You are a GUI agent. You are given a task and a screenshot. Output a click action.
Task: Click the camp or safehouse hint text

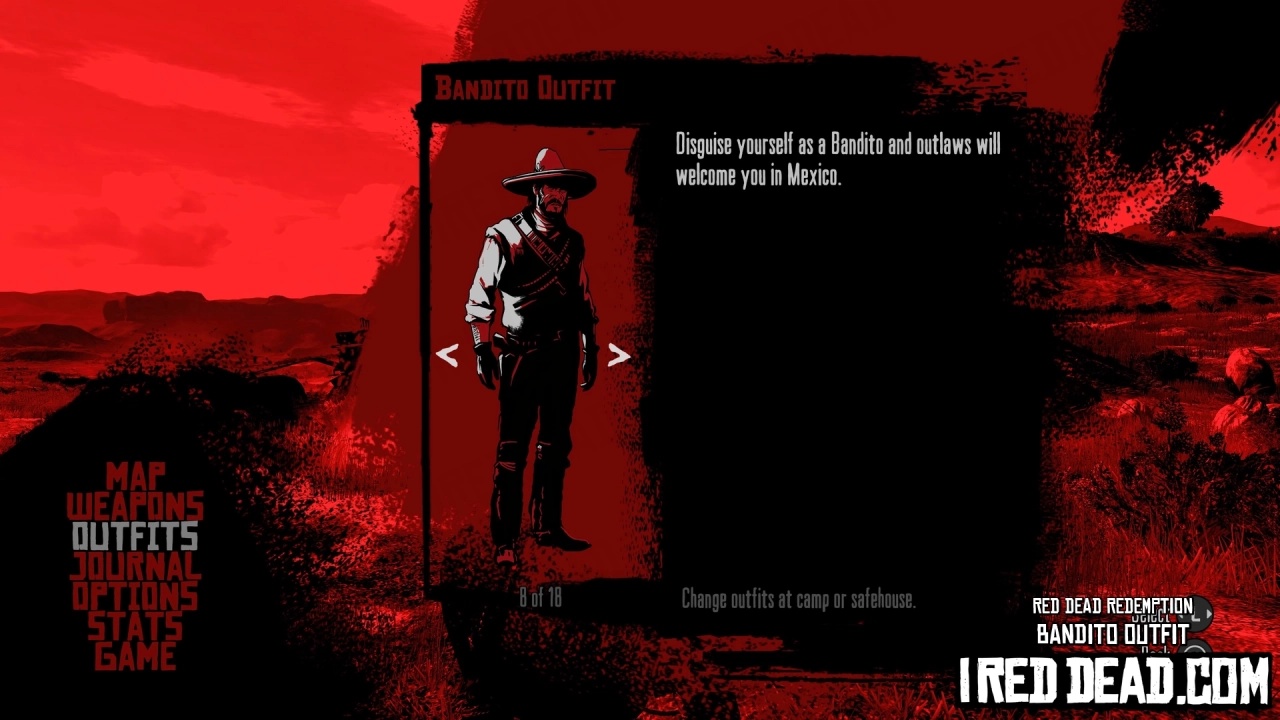point(798,600)
